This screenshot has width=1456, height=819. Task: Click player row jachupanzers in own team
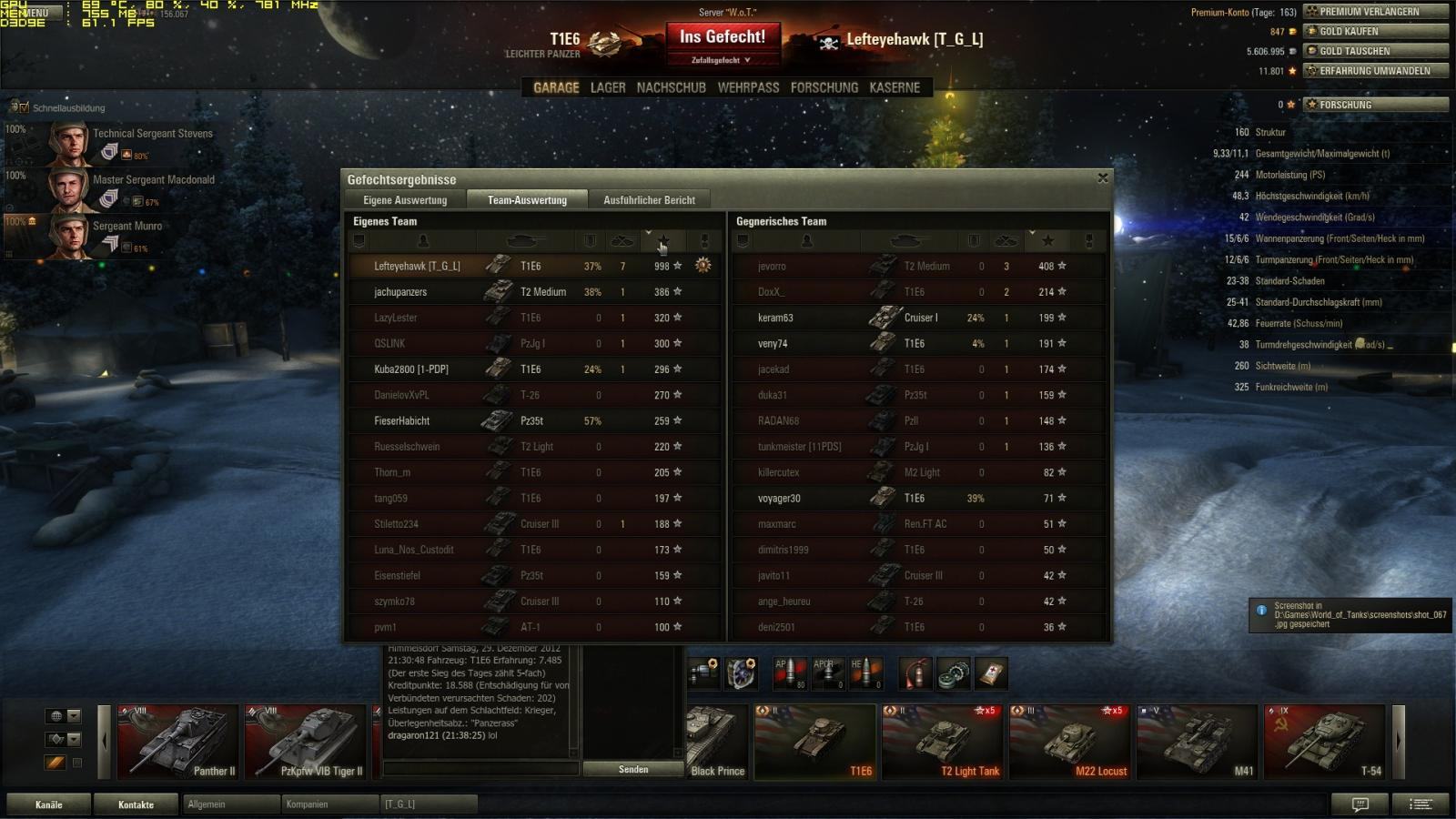click(400, 292)
